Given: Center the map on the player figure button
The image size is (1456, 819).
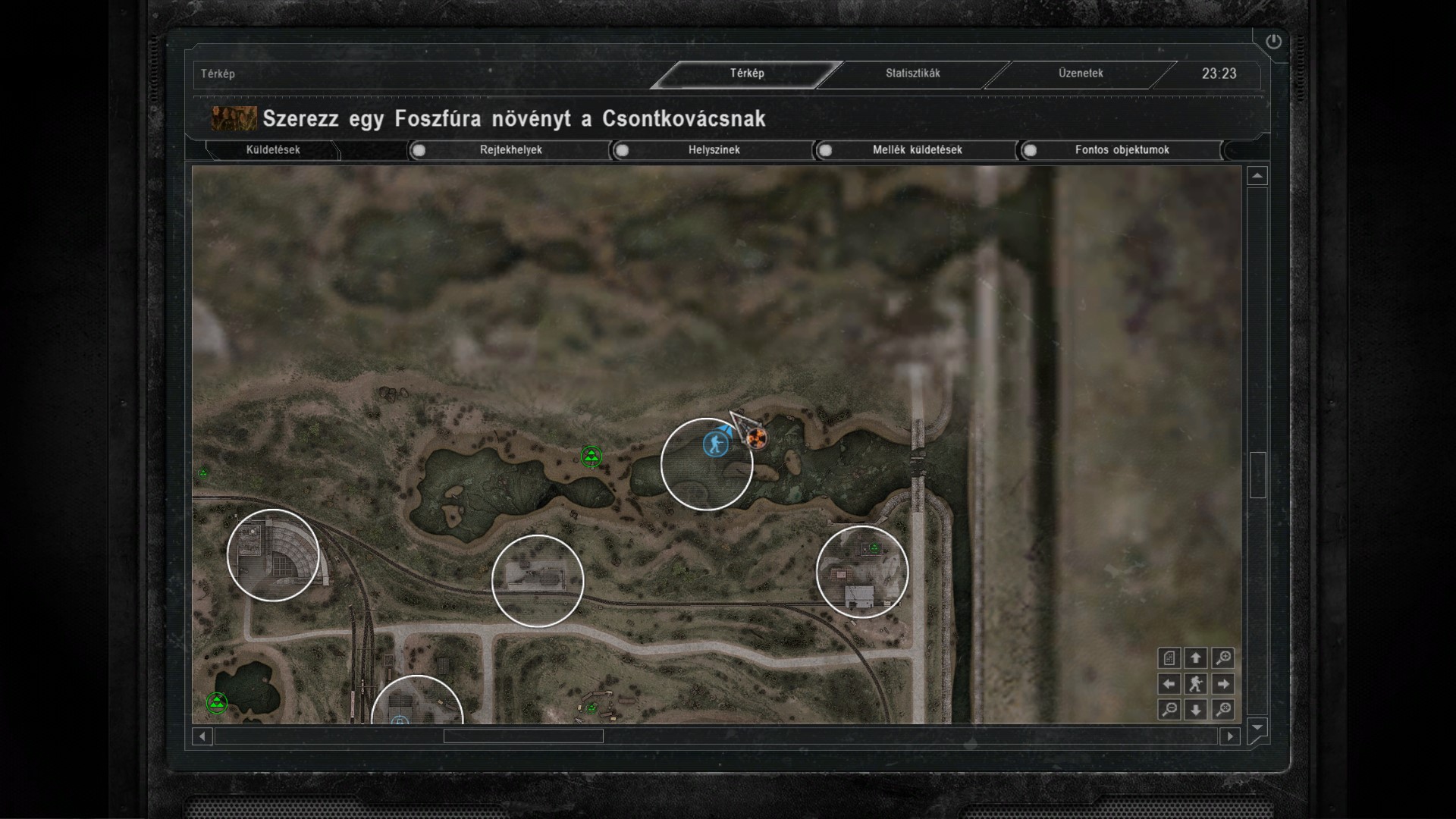Looking at the screenshot, I should pos(1196,684).
